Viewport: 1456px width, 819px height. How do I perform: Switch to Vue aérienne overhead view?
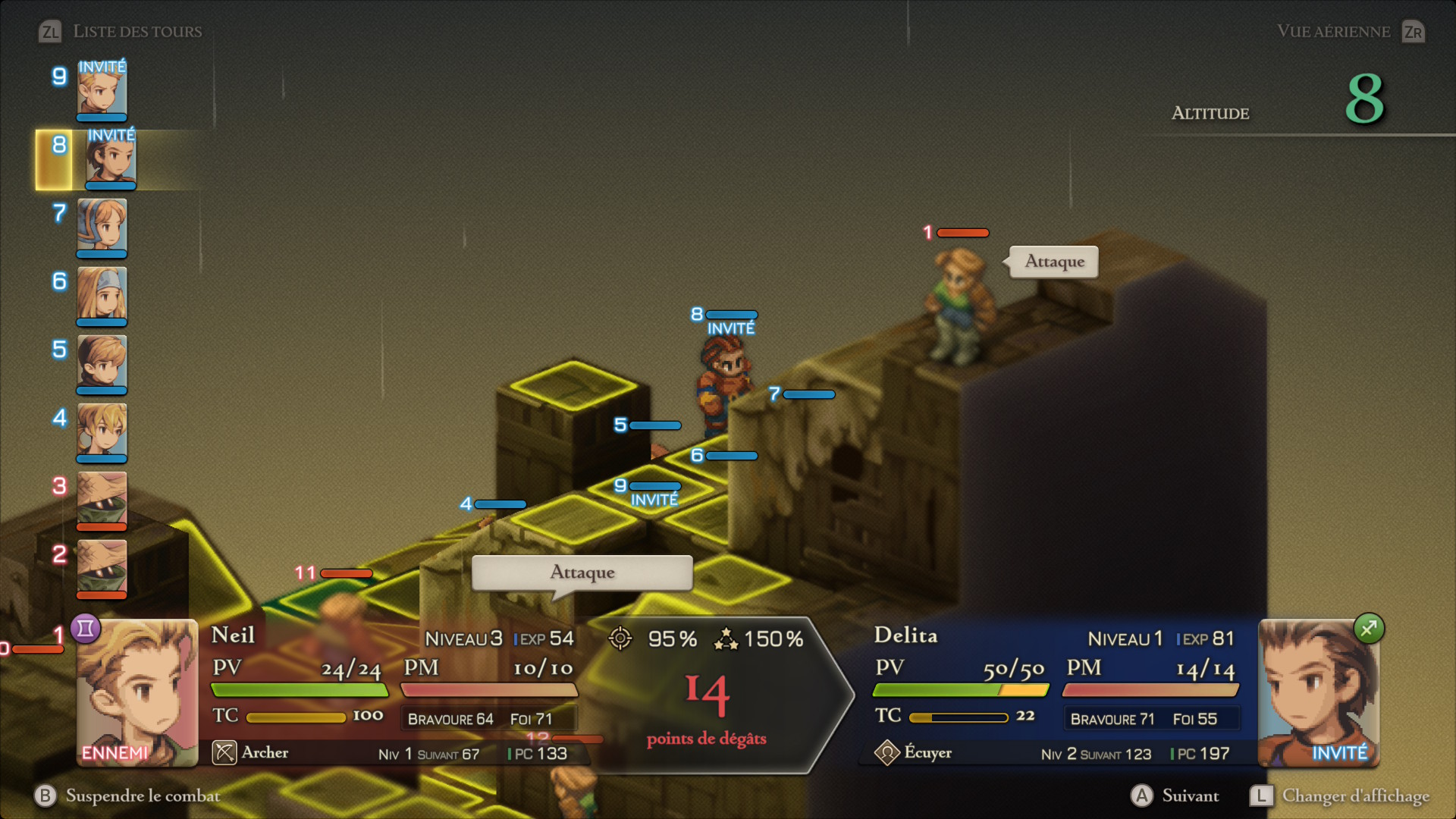click(x=1350, y=31)
